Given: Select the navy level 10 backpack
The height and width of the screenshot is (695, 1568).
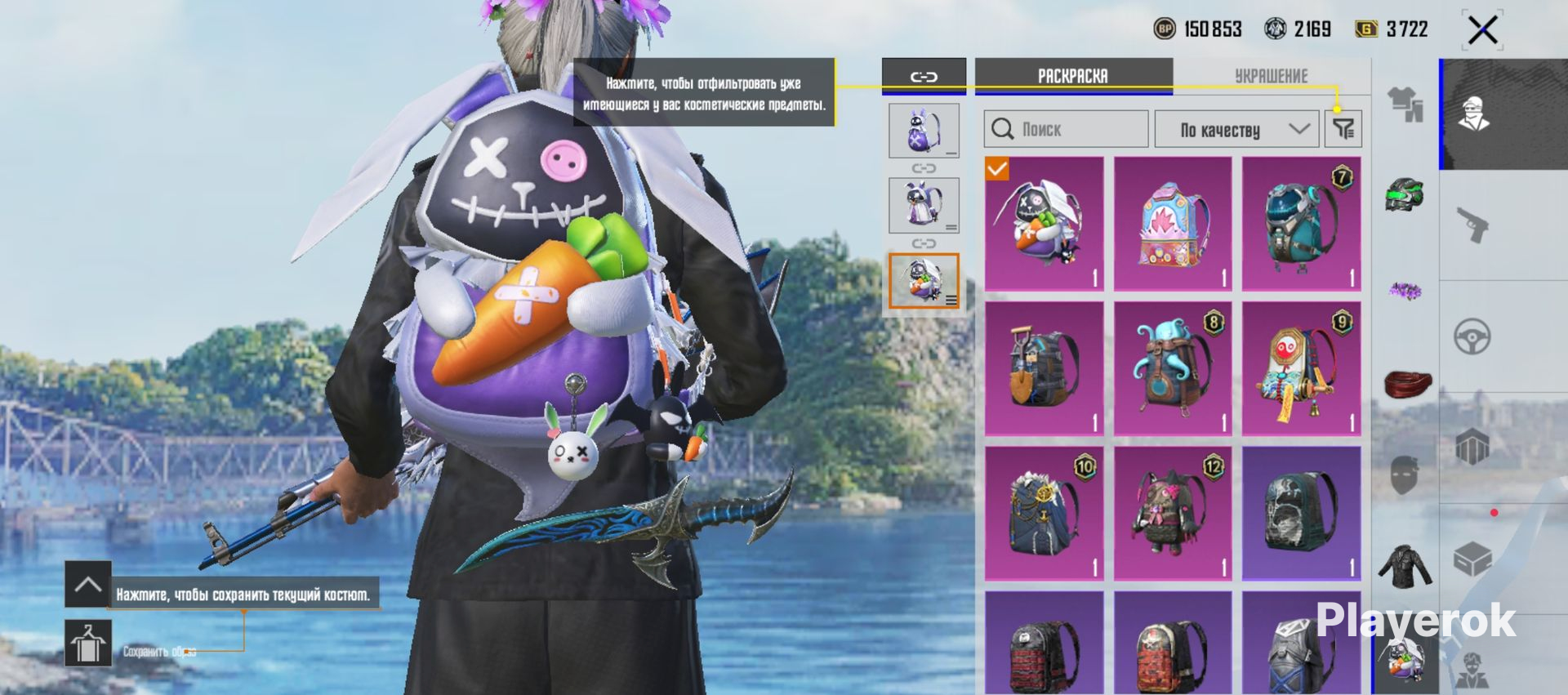Looking at the screenshot, I should (1044, 514).
